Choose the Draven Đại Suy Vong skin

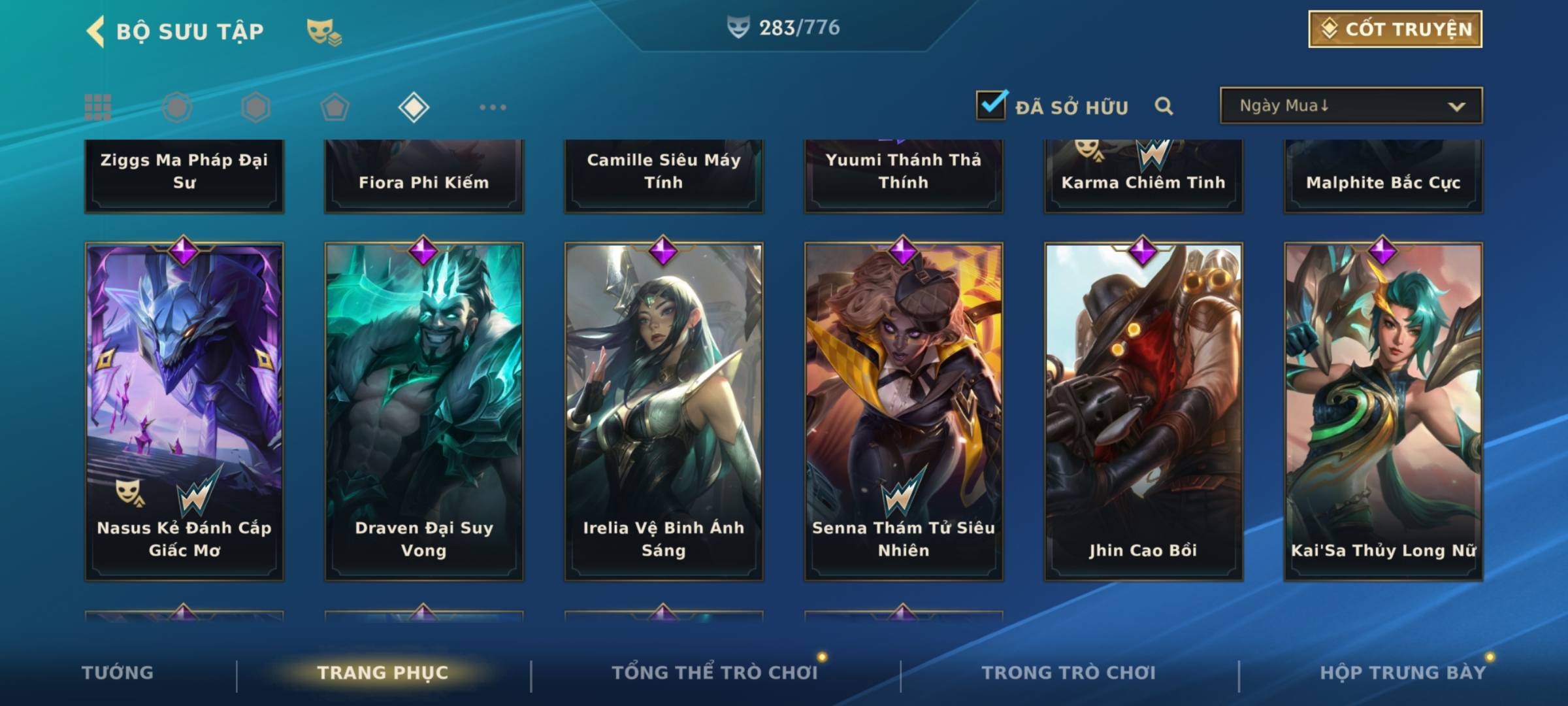click(x=424, y=412)
